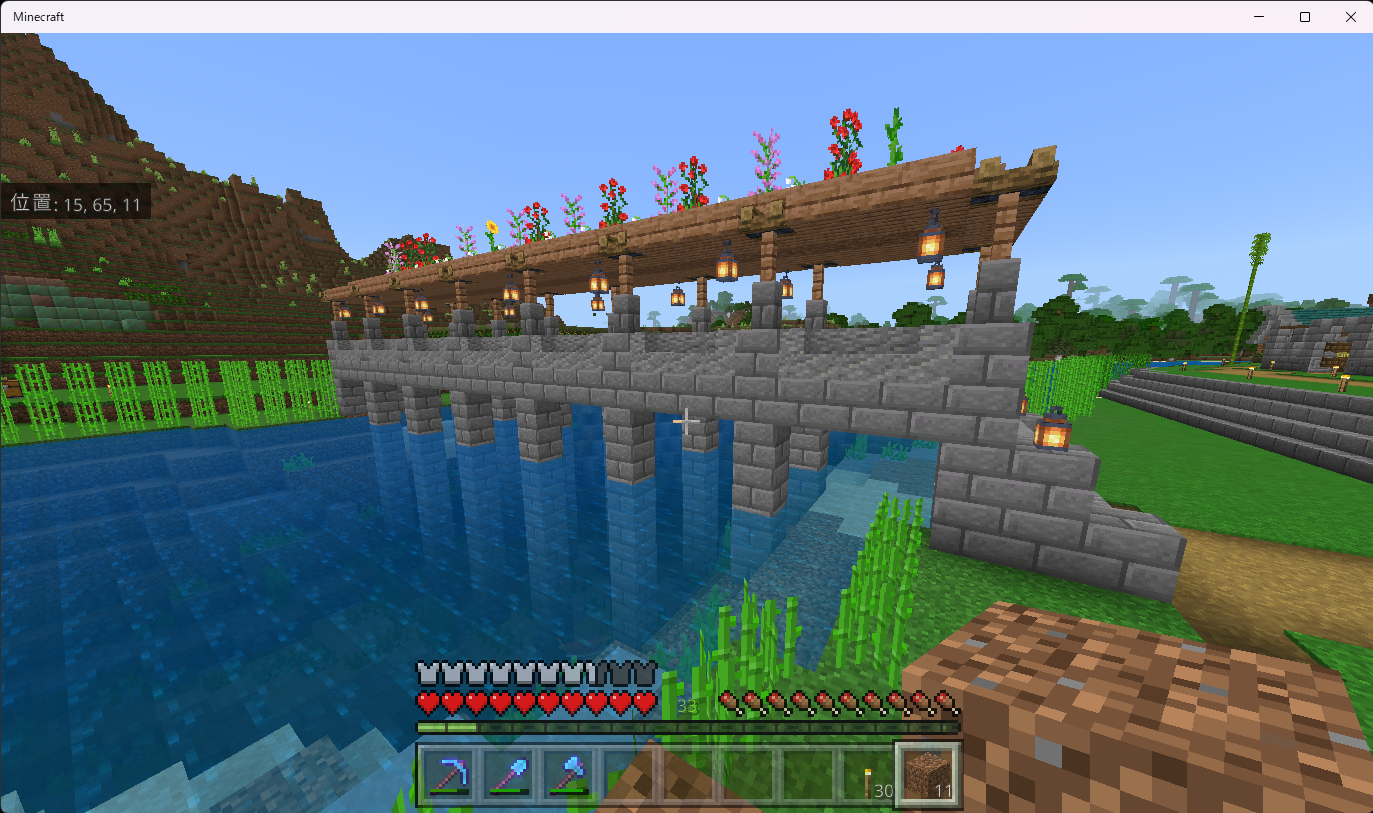This screenshot has height=813, width=1373.
Task: Select the torch stack showing 30
Action: (868, 776)
